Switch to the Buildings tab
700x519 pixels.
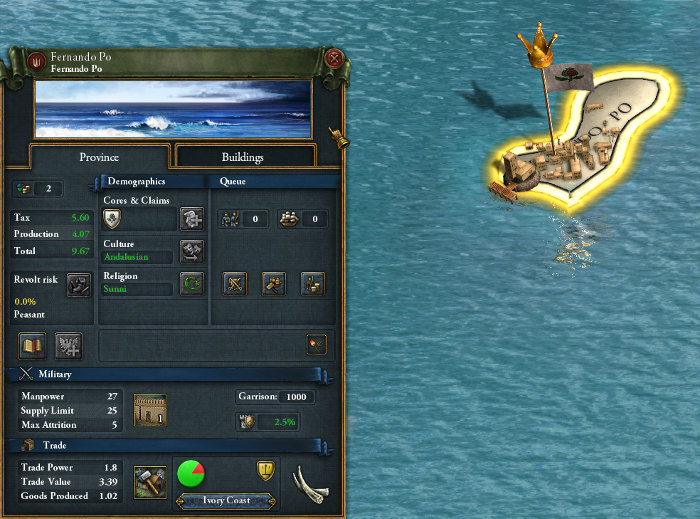click(x=243, y=157)
